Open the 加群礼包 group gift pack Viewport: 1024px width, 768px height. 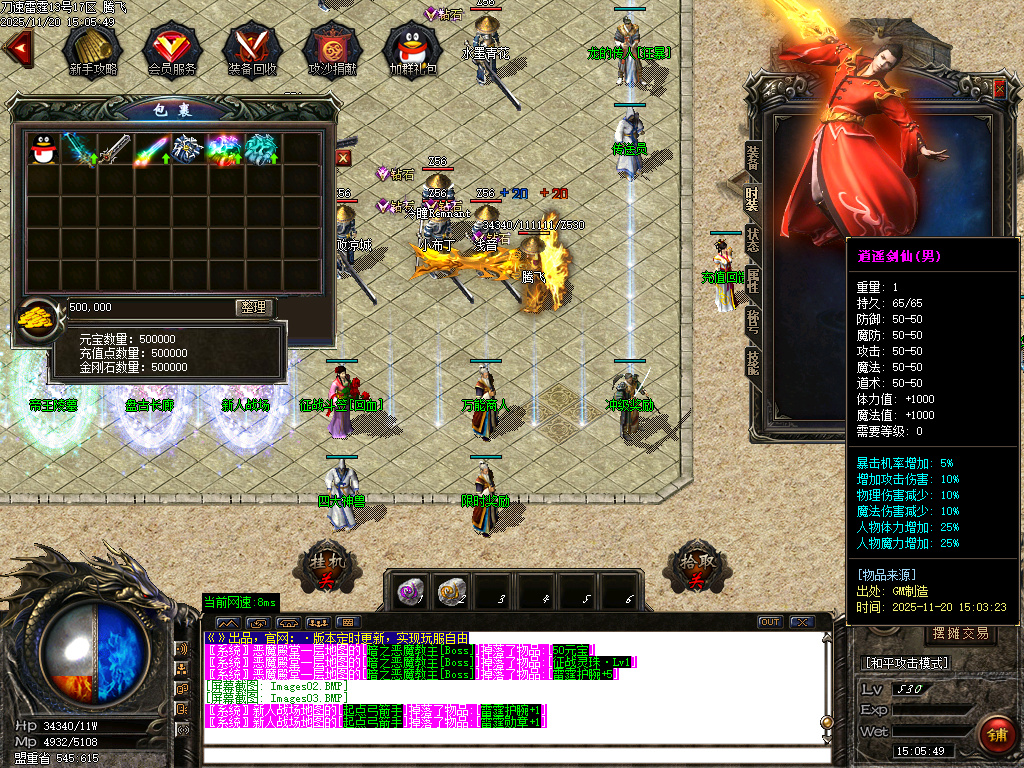pos(413,48)
